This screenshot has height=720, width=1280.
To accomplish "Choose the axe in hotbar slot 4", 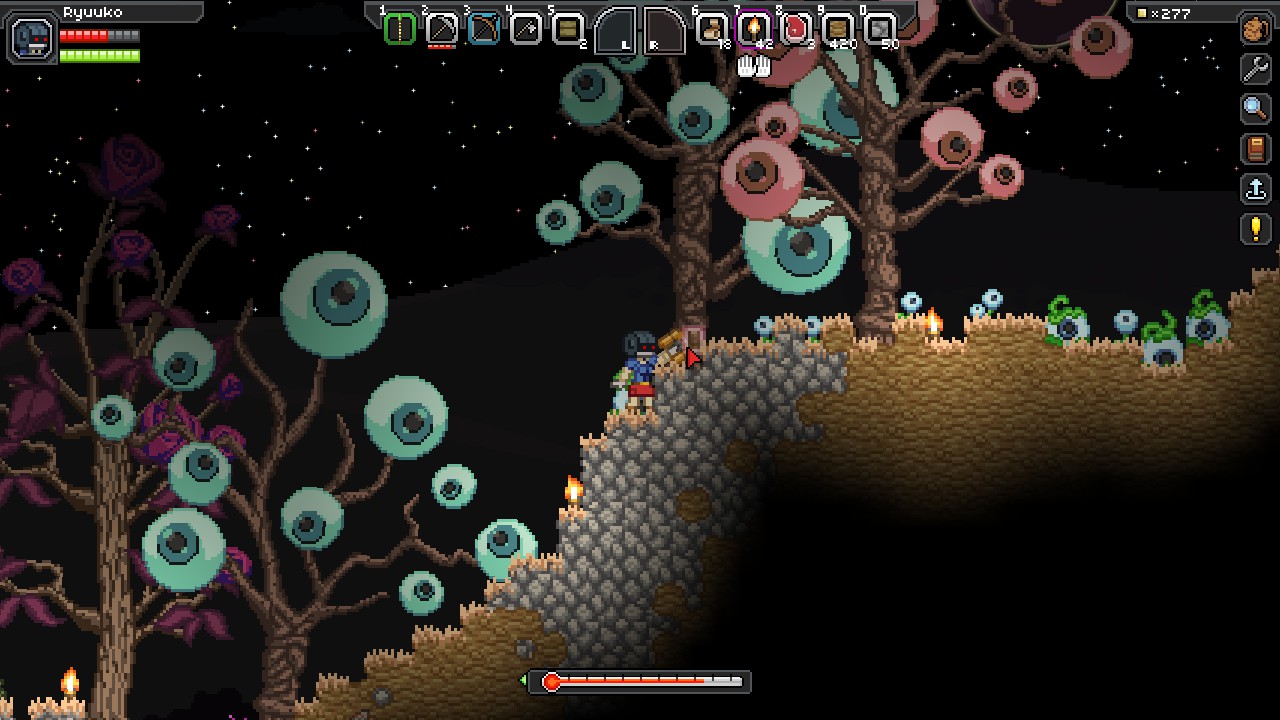I will tap(525, 29).
